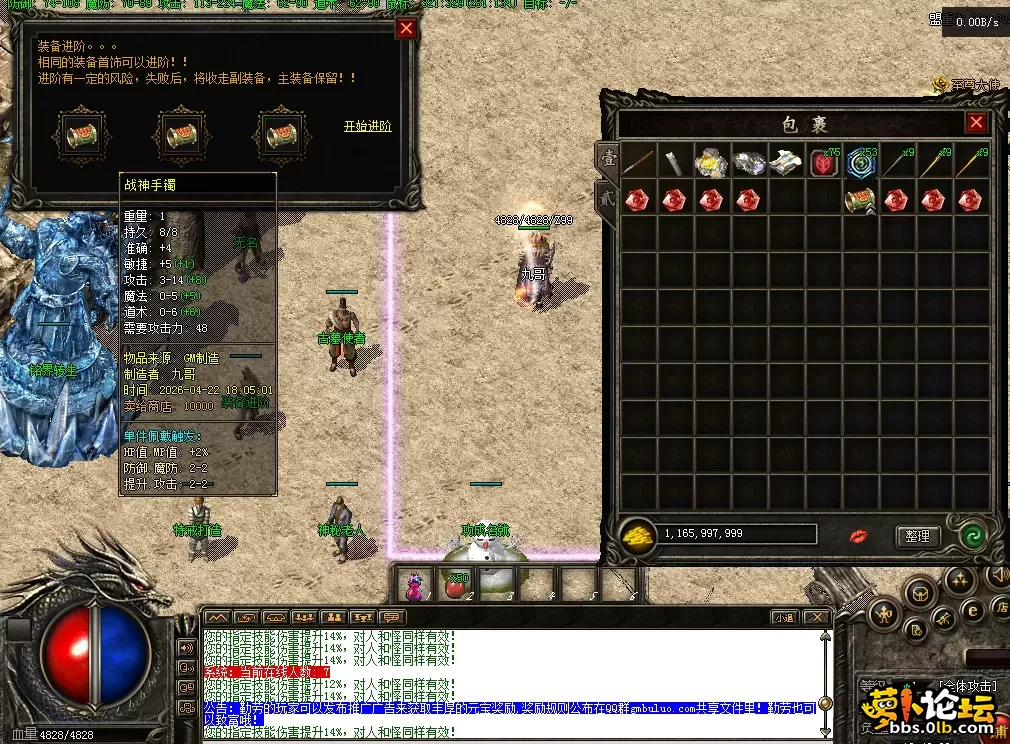Click the gold ingot pile icon
This screenshot has width=1010, height=744.
637,535
